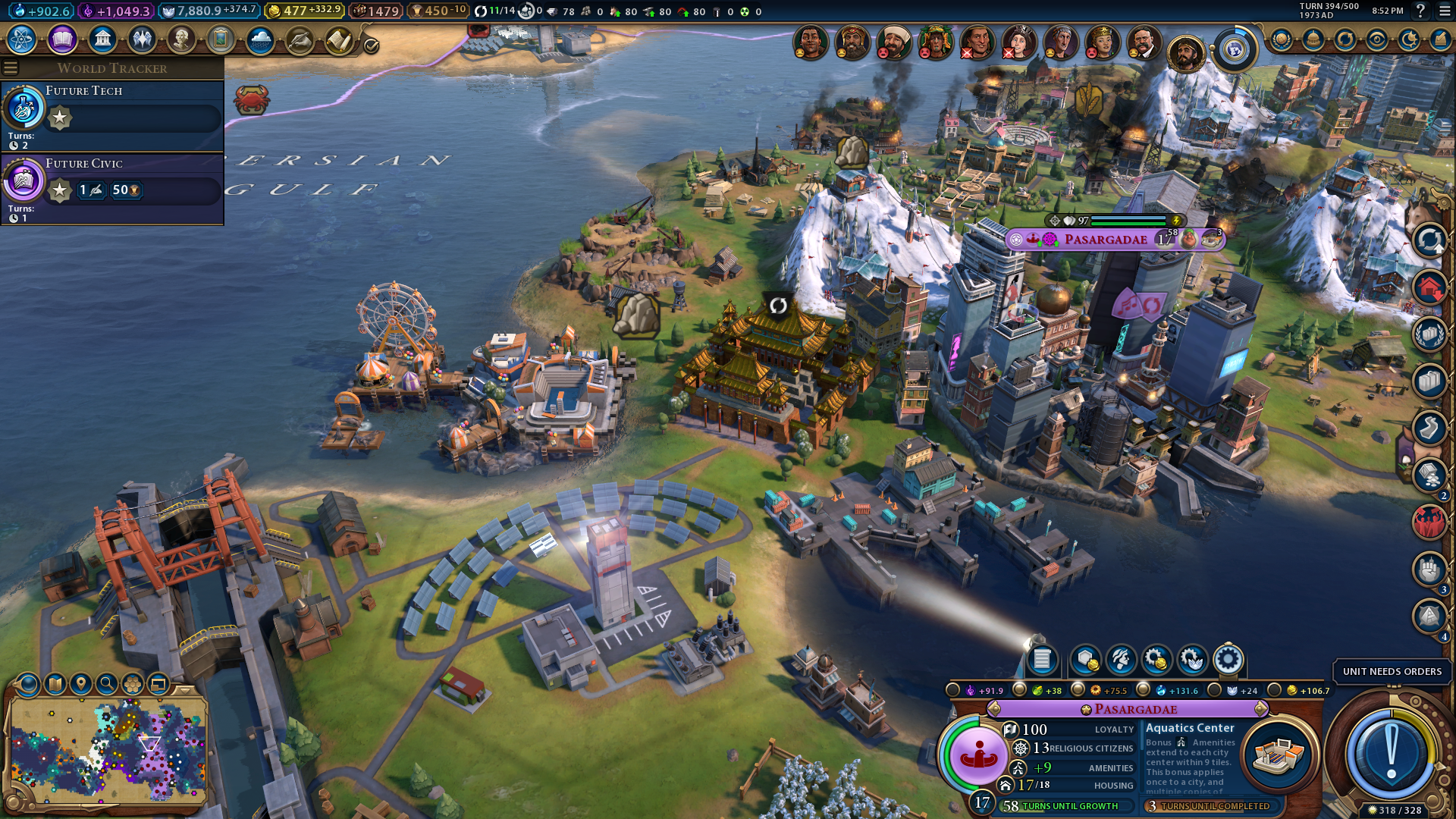Open the Great Works painting screen
Screen dimensions: 1456x819
click(221, 39)
